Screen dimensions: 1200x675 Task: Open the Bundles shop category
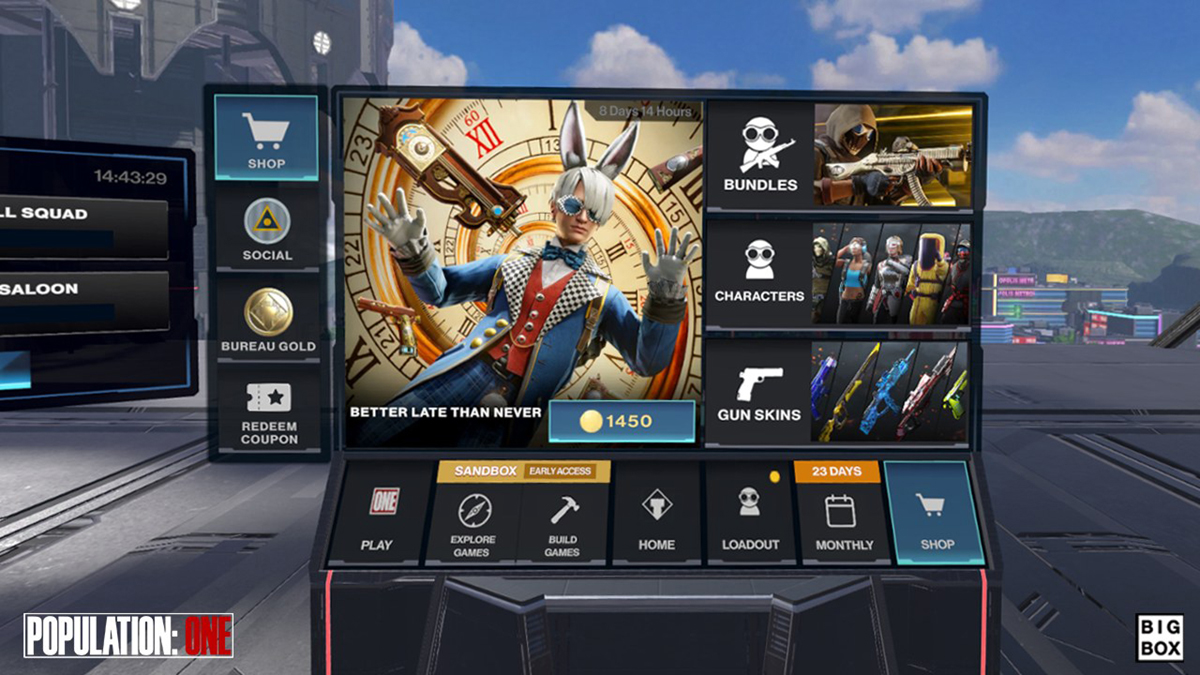[839, 154]
